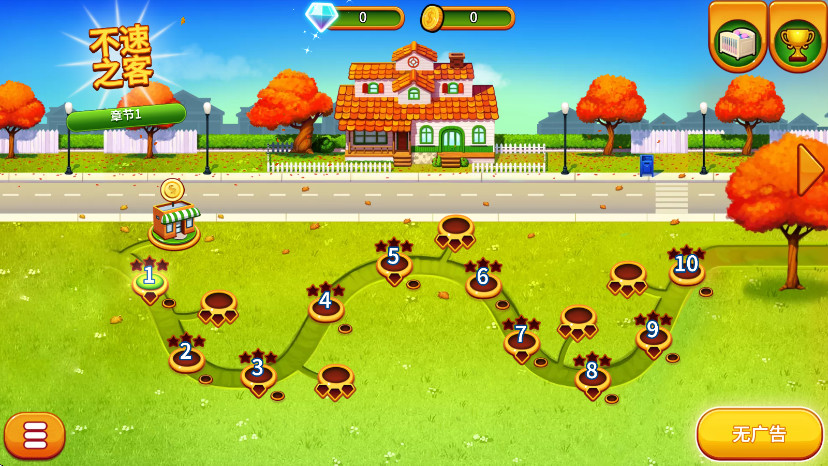The image size is (828, 466).
Task: Select level 9 node
Action: [x=653, y=331]
